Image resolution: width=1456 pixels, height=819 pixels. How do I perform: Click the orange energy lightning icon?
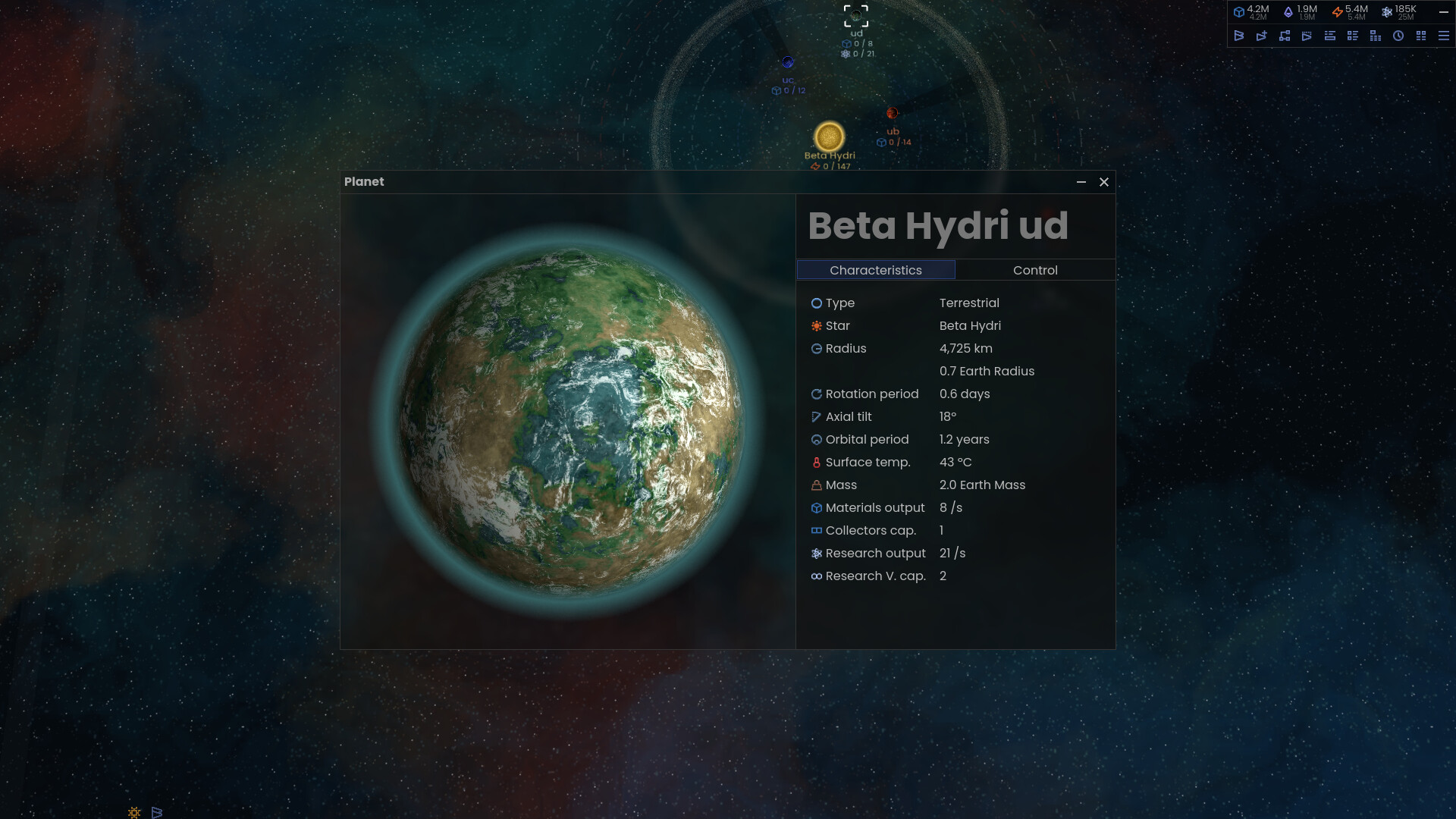pyautogui.click(x=1337, y=12)
